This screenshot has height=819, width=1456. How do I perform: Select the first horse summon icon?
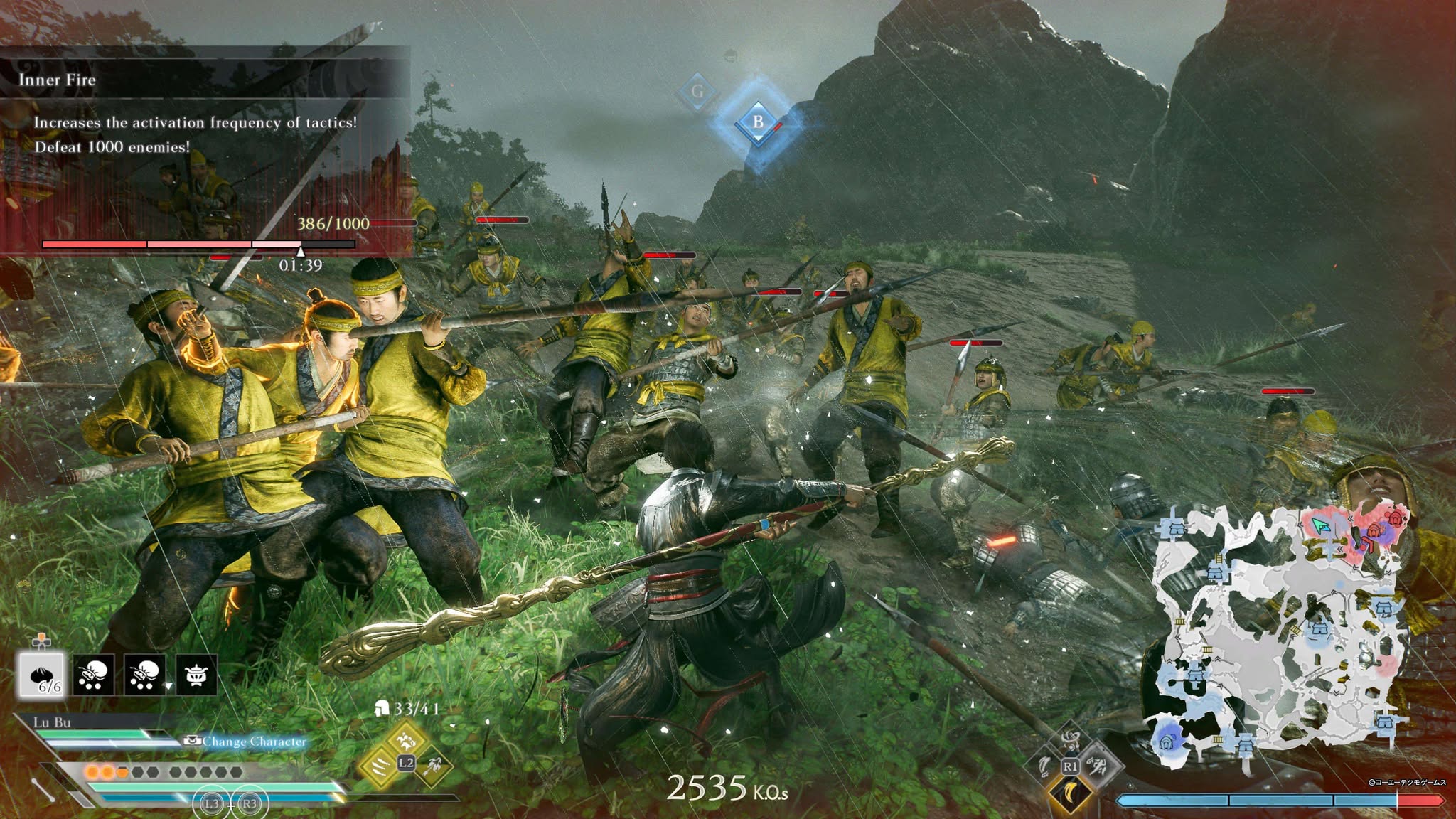(x=94, y=675)
